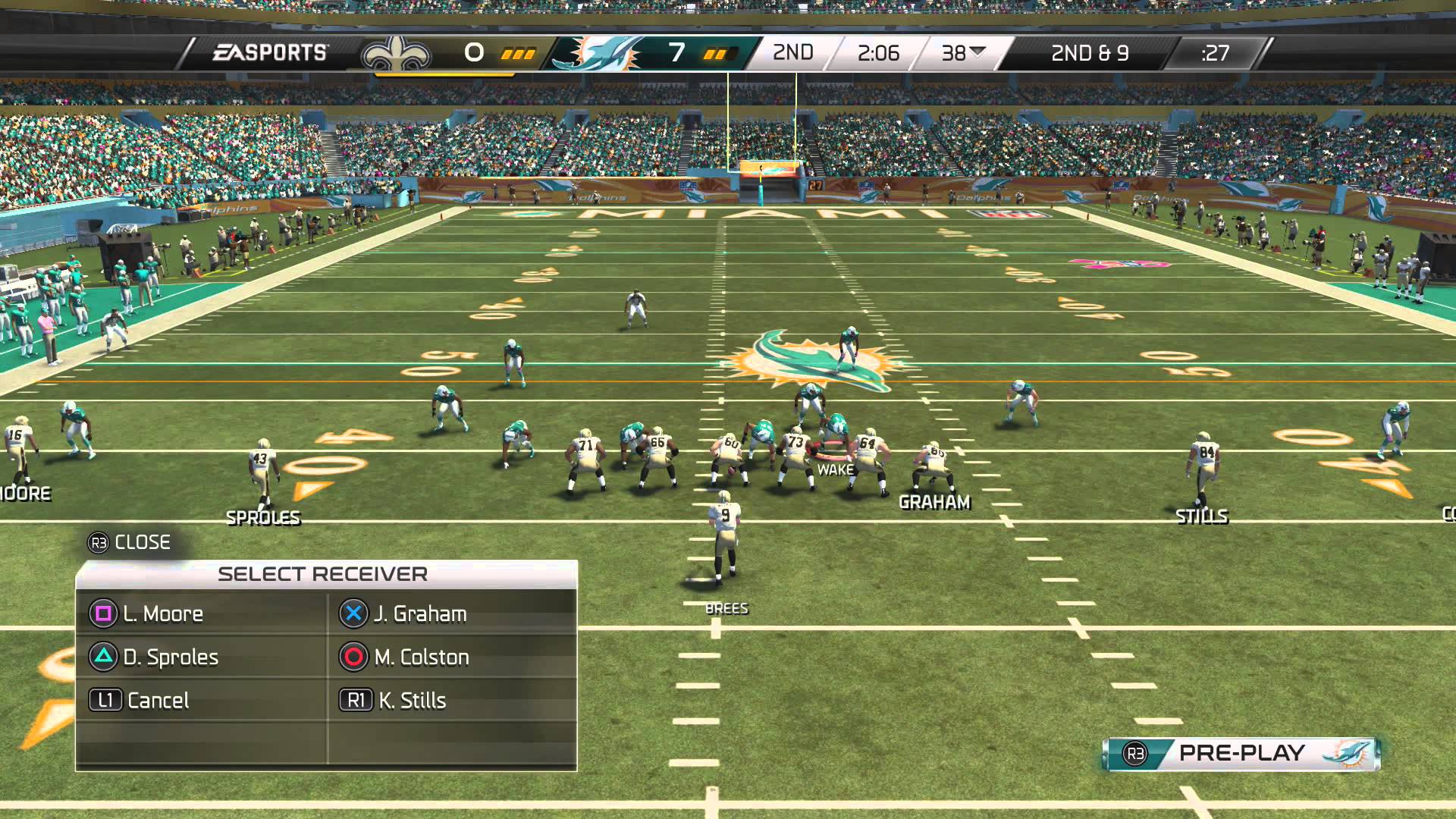
Task: Pick D. Sproles as receiver
Action: click(170, 657)
